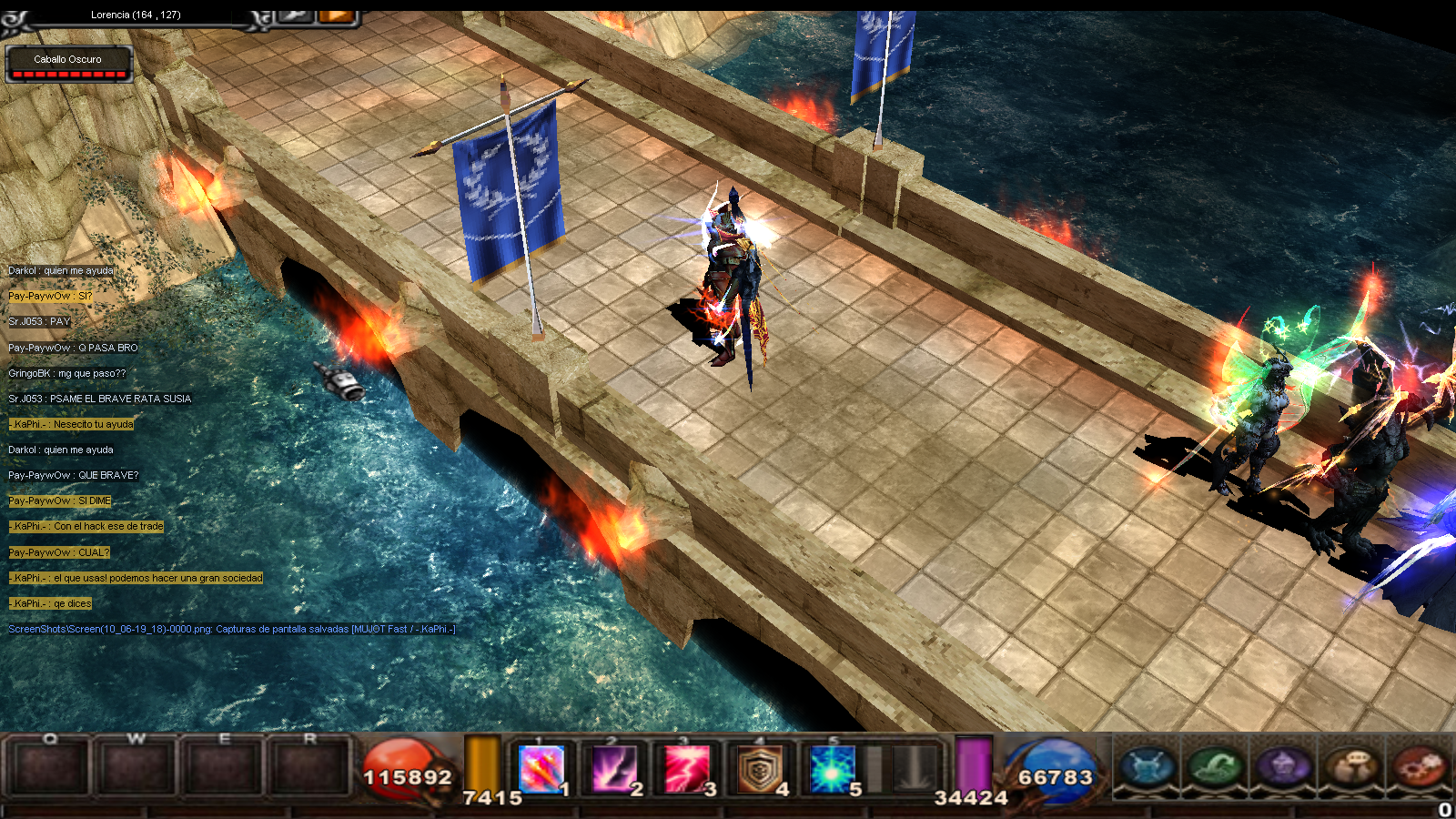Open the blue crossed-tools menu icon
The height and width of the screenshot is (819, 1456).
pyautogui.click(x=1148, y=766)
